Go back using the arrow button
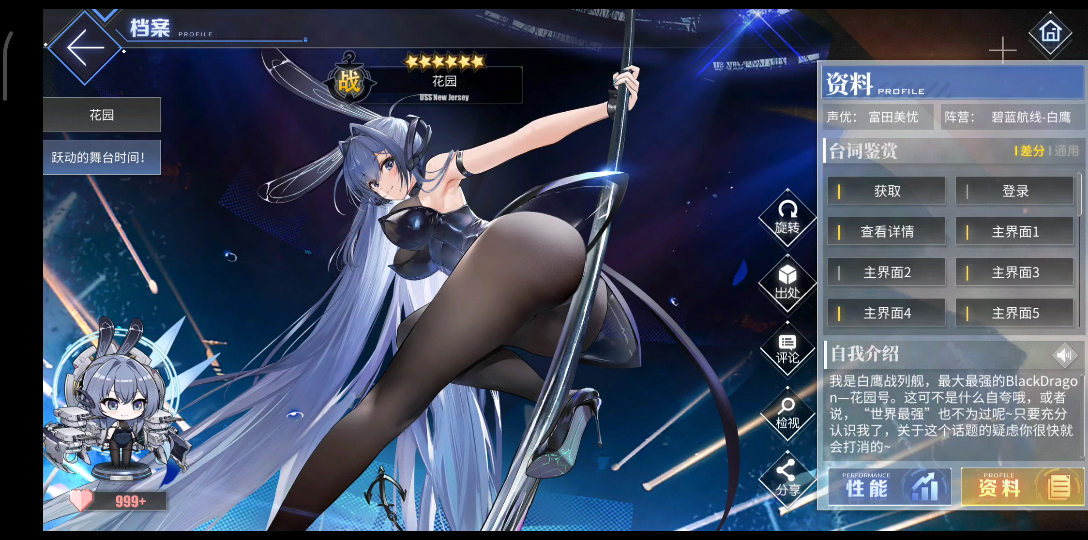This screenshot has width=1088, height=540. point(86,45)
